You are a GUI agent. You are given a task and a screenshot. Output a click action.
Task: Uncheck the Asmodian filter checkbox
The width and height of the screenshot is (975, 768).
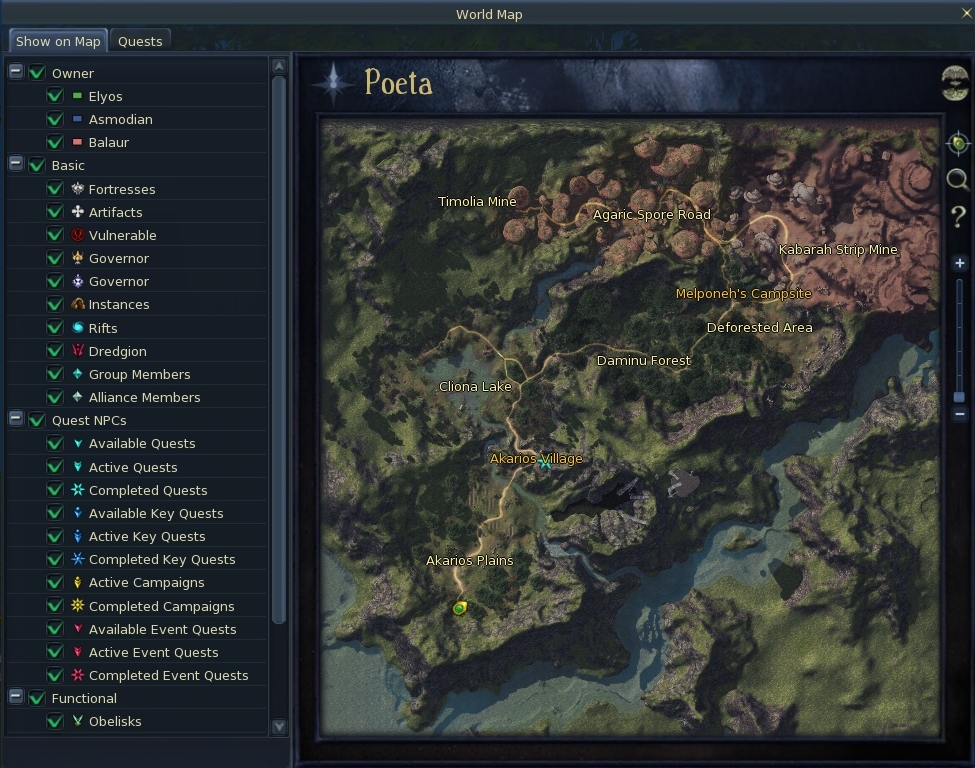(55, 120)
